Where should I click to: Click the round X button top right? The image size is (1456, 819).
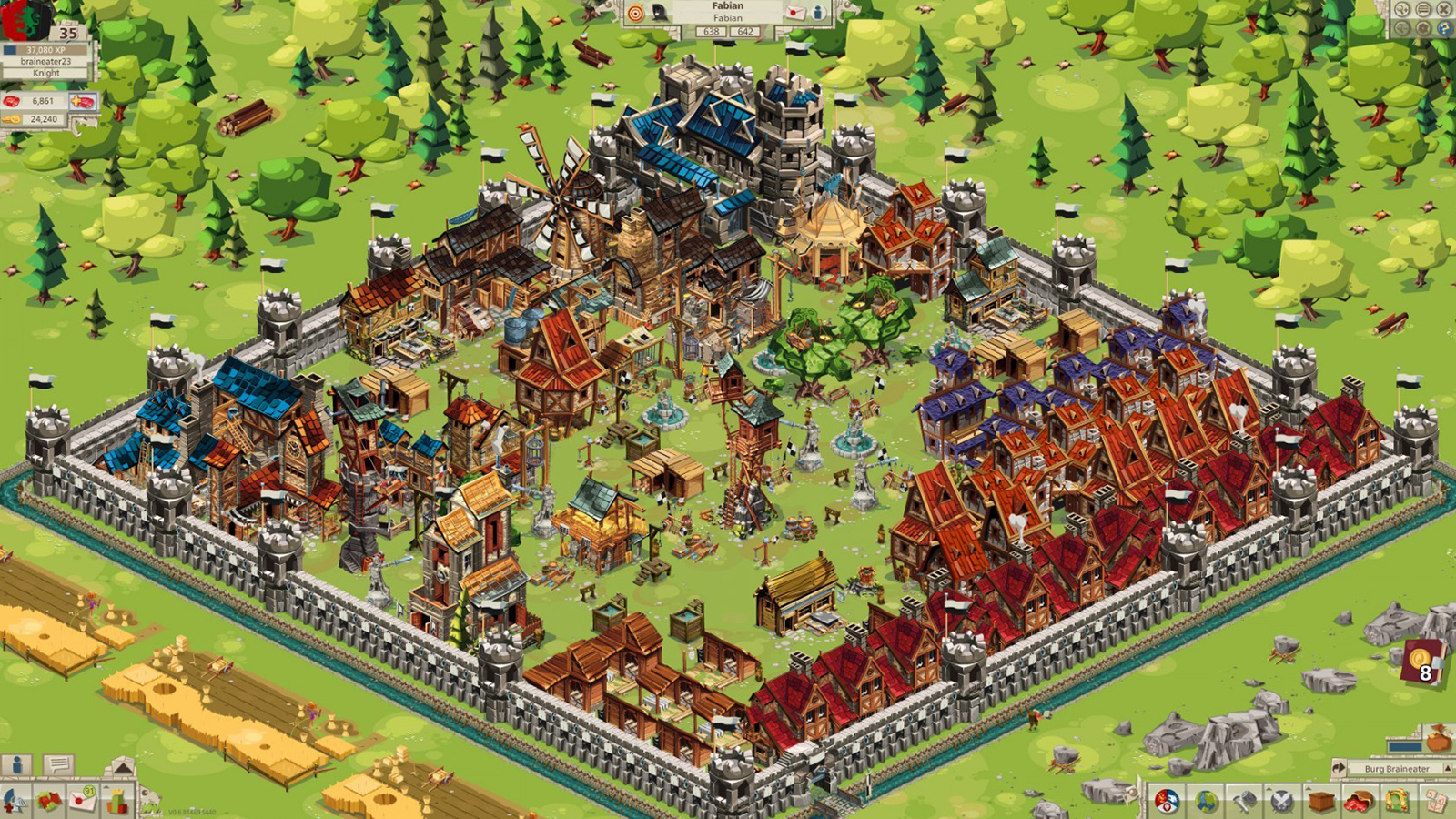click(x=1443, y=9)
